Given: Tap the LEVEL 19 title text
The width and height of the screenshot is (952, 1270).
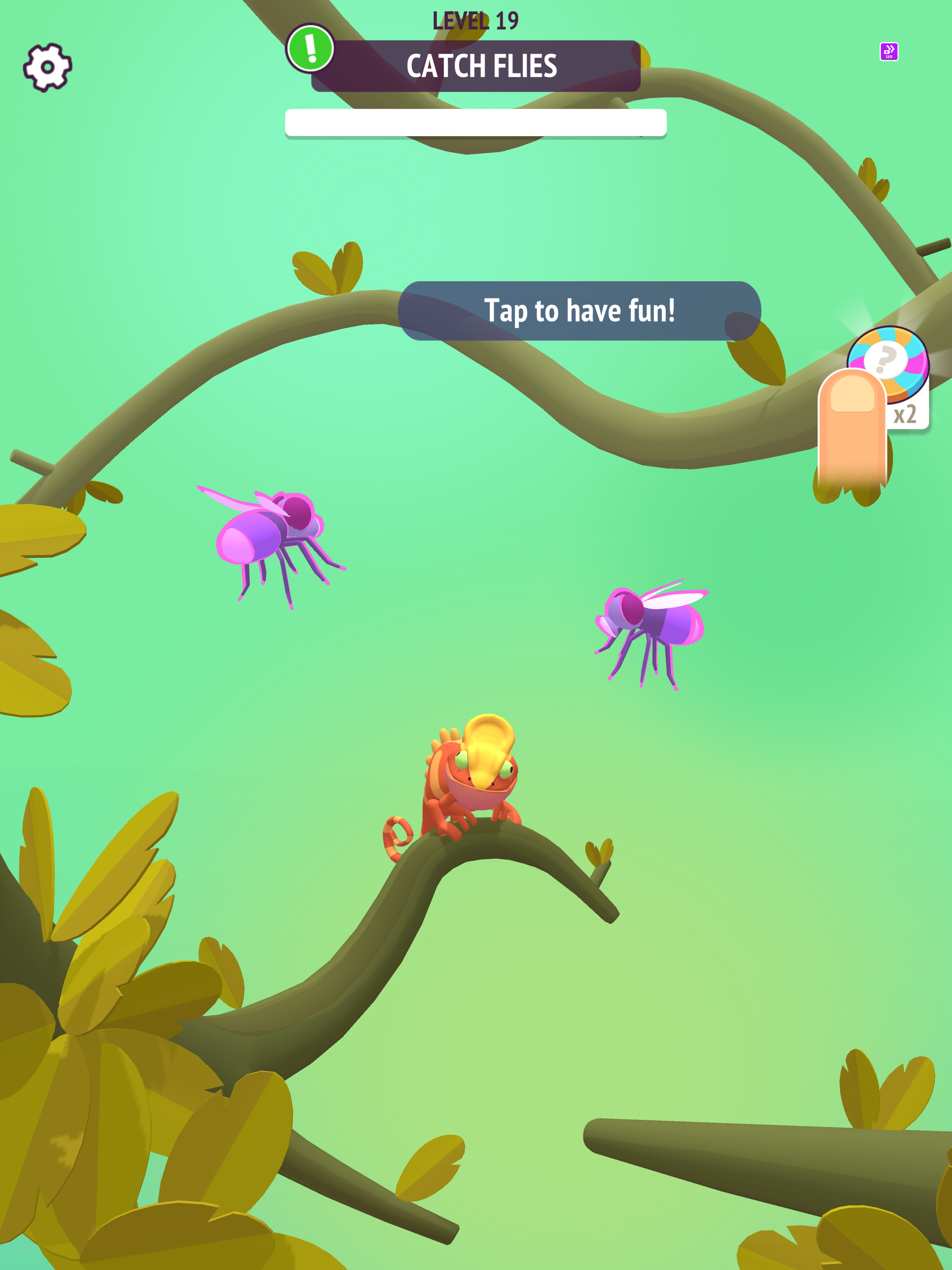Looking at the screenshot, I should coord(475,19).
